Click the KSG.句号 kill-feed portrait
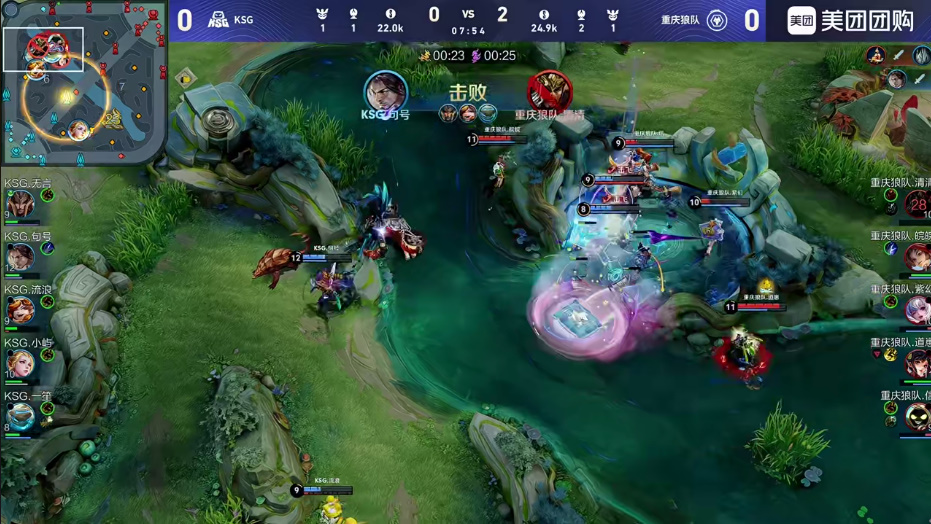The image size is (931, 524). pos(385,92)
